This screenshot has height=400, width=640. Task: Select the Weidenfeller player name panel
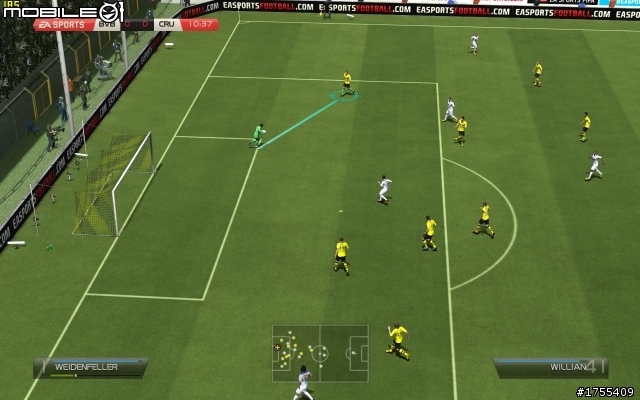89,367
